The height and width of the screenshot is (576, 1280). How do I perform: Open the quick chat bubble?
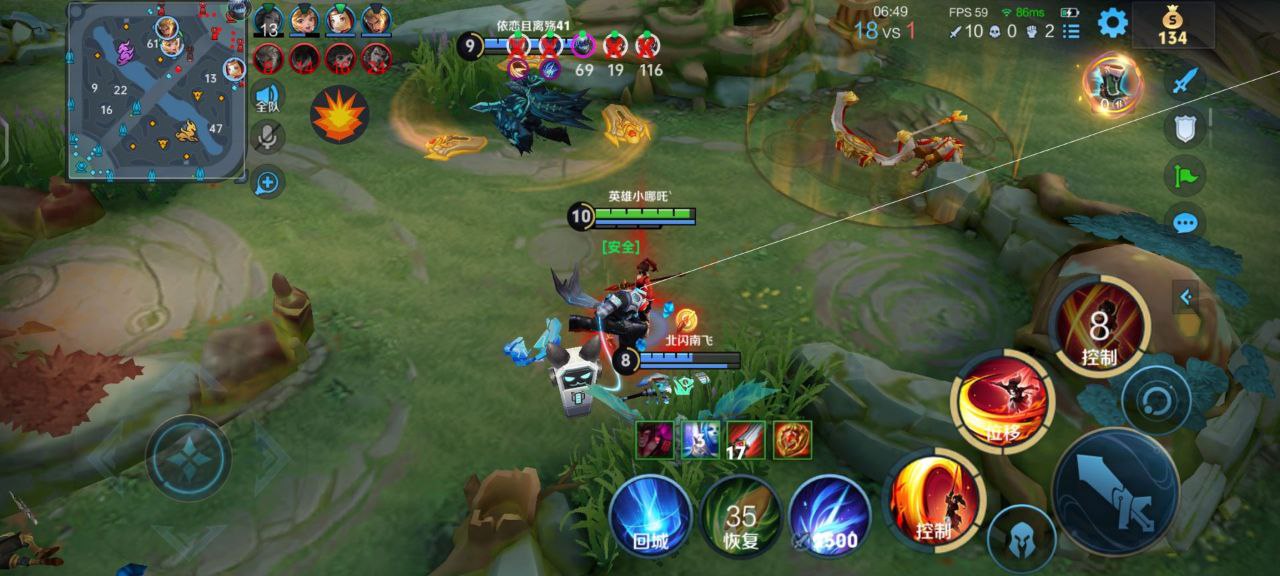click(x=1184, y=222)
